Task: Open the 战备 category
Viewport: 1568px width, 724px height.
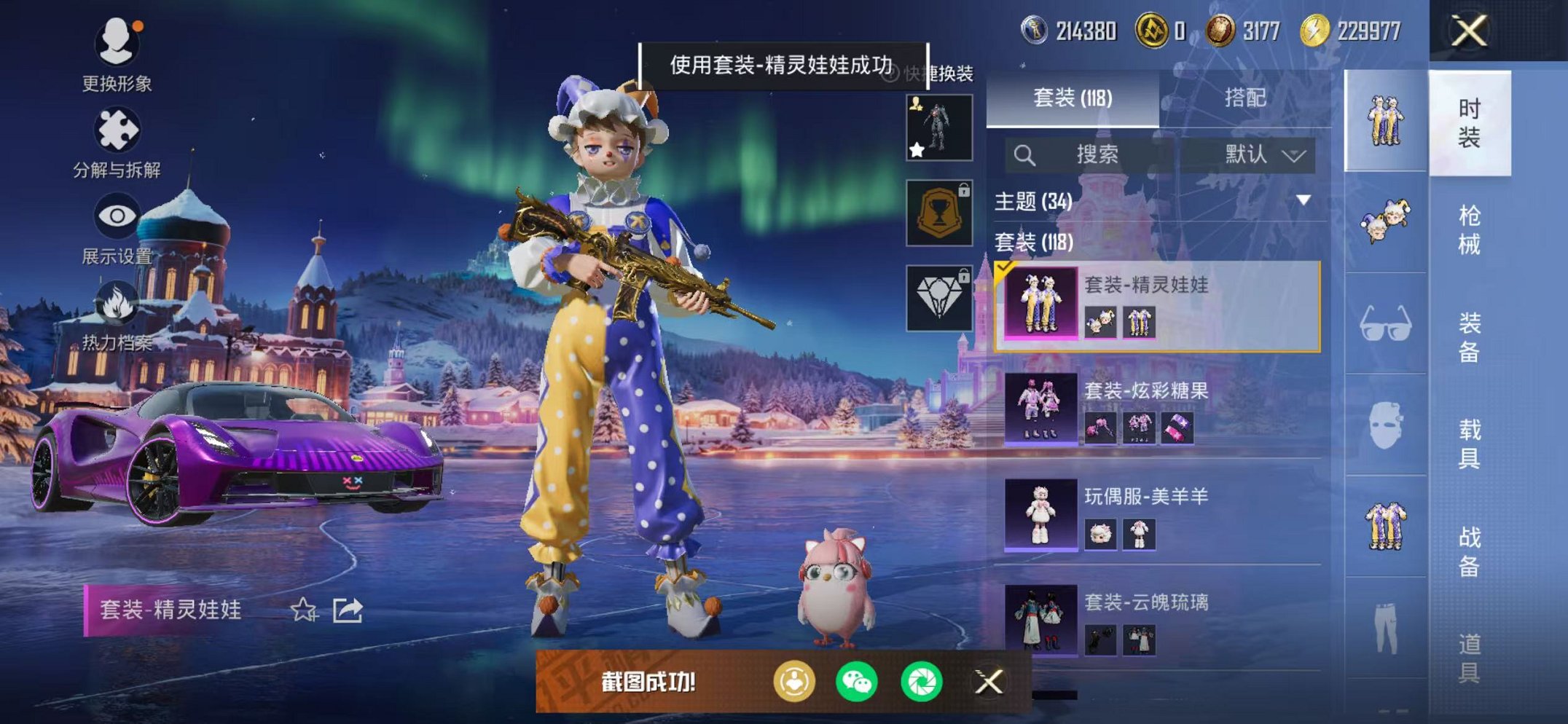Action: point(1469,551)
